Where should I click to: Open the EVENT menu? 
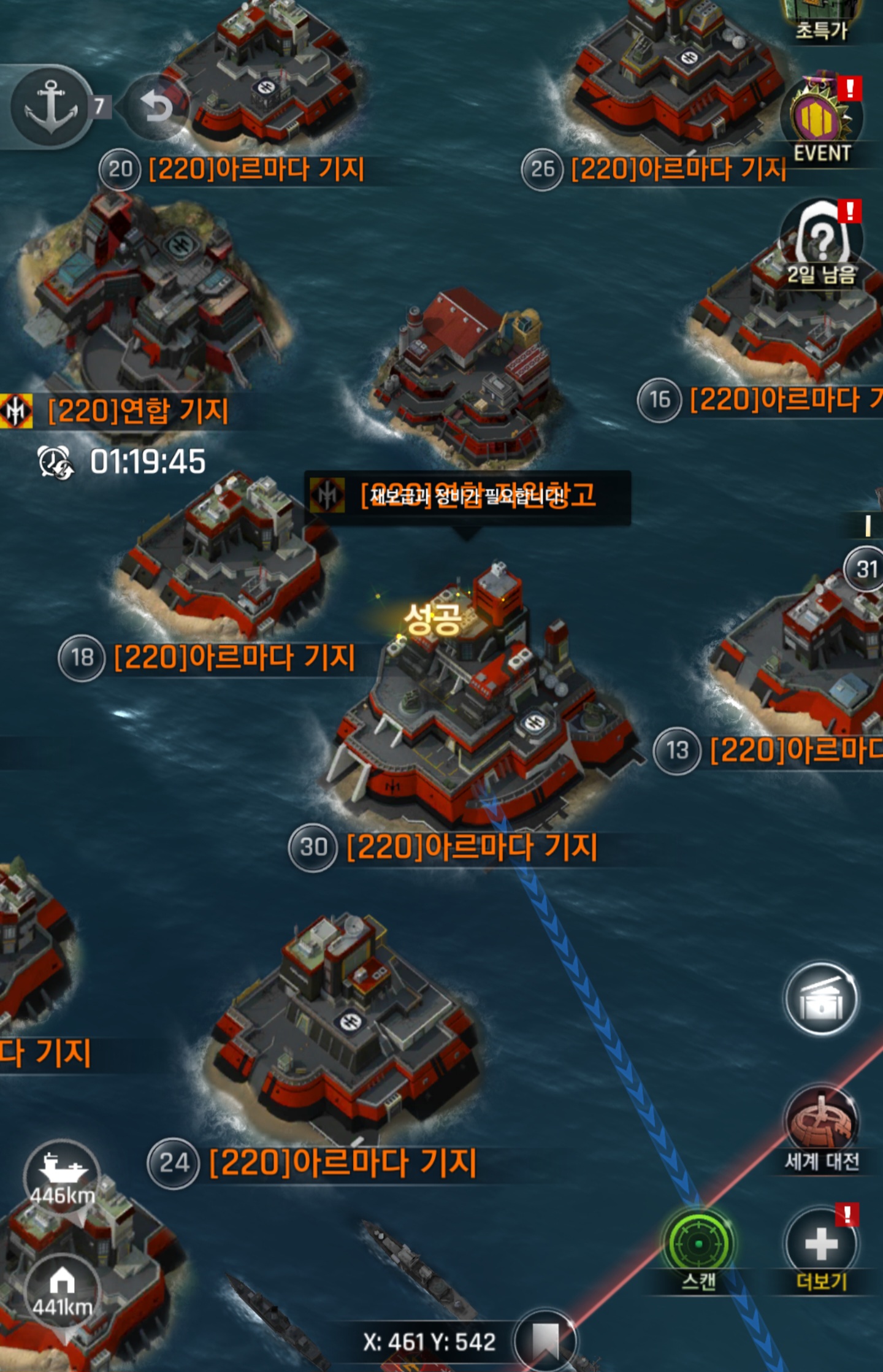coord(822,123)
